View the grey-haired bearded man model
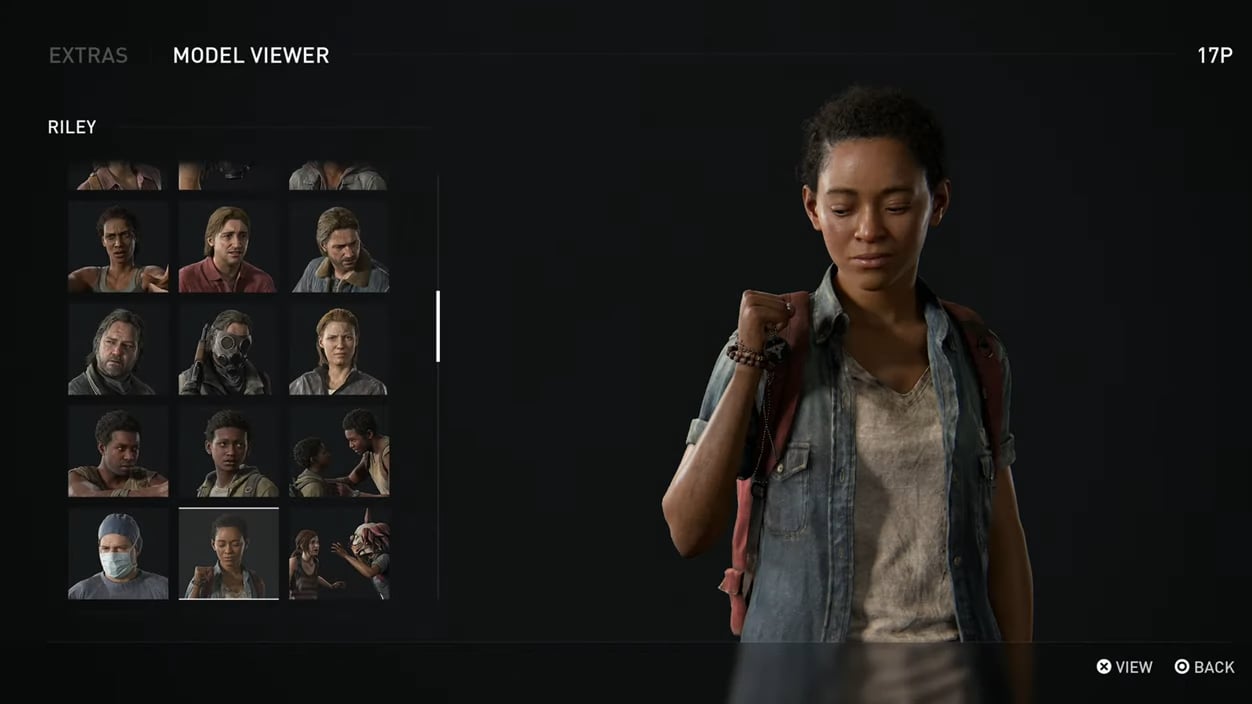Screen dimensions: 1252x704 pyautogui.click(x=118, y=351)
